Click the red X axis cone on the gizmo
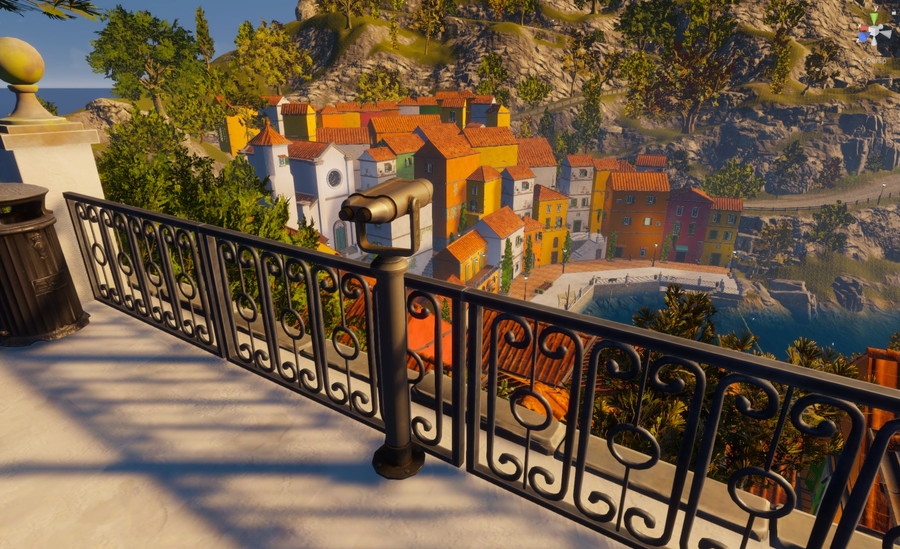 click(863, 28)
